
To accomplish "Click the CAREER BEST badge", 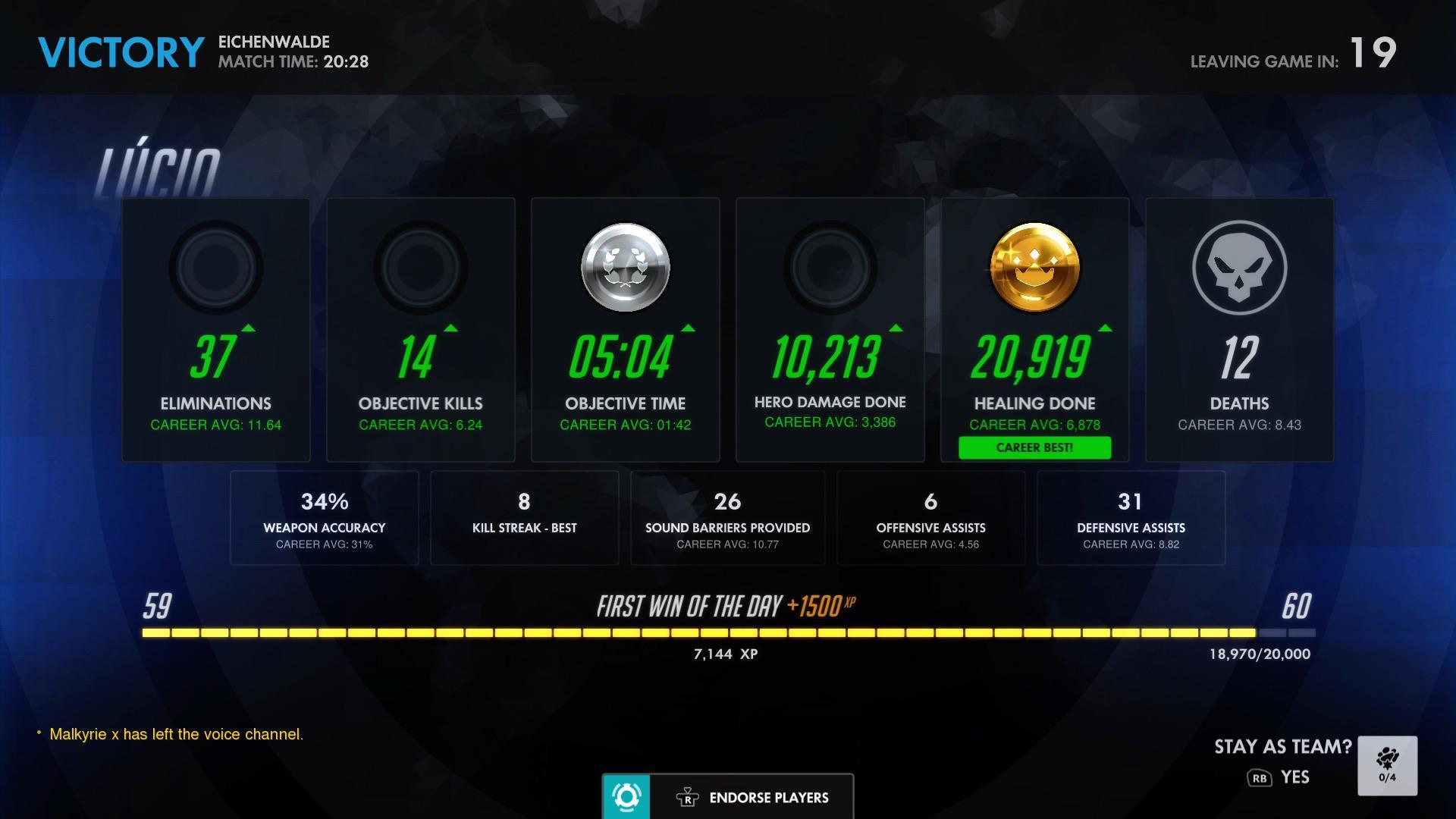I will 1034,447.
